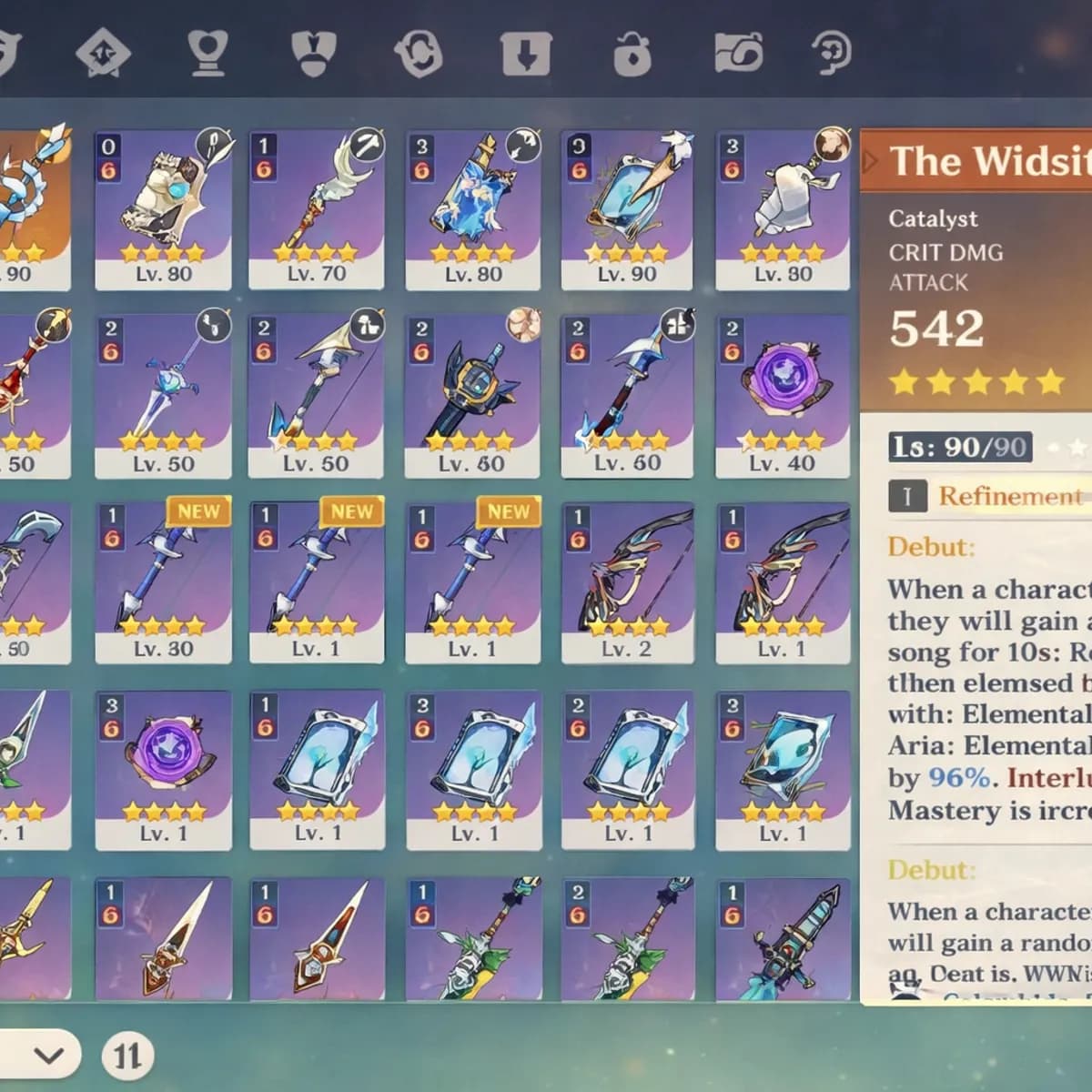
Task: Open the down-arrow box inventory tab
Action: (526, 53)
